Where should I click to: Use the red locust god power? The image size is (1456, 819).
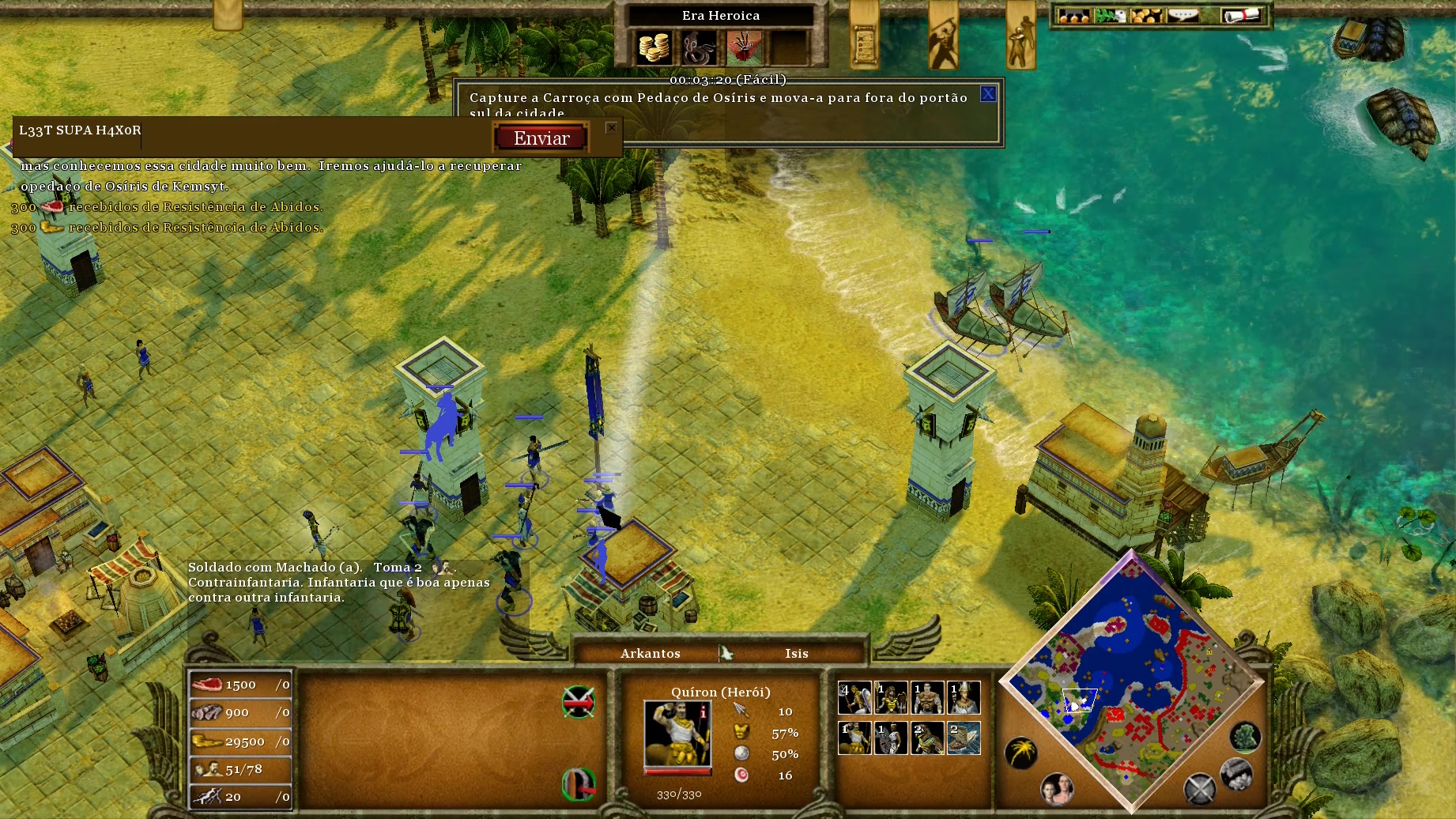(x=744, y=47)
